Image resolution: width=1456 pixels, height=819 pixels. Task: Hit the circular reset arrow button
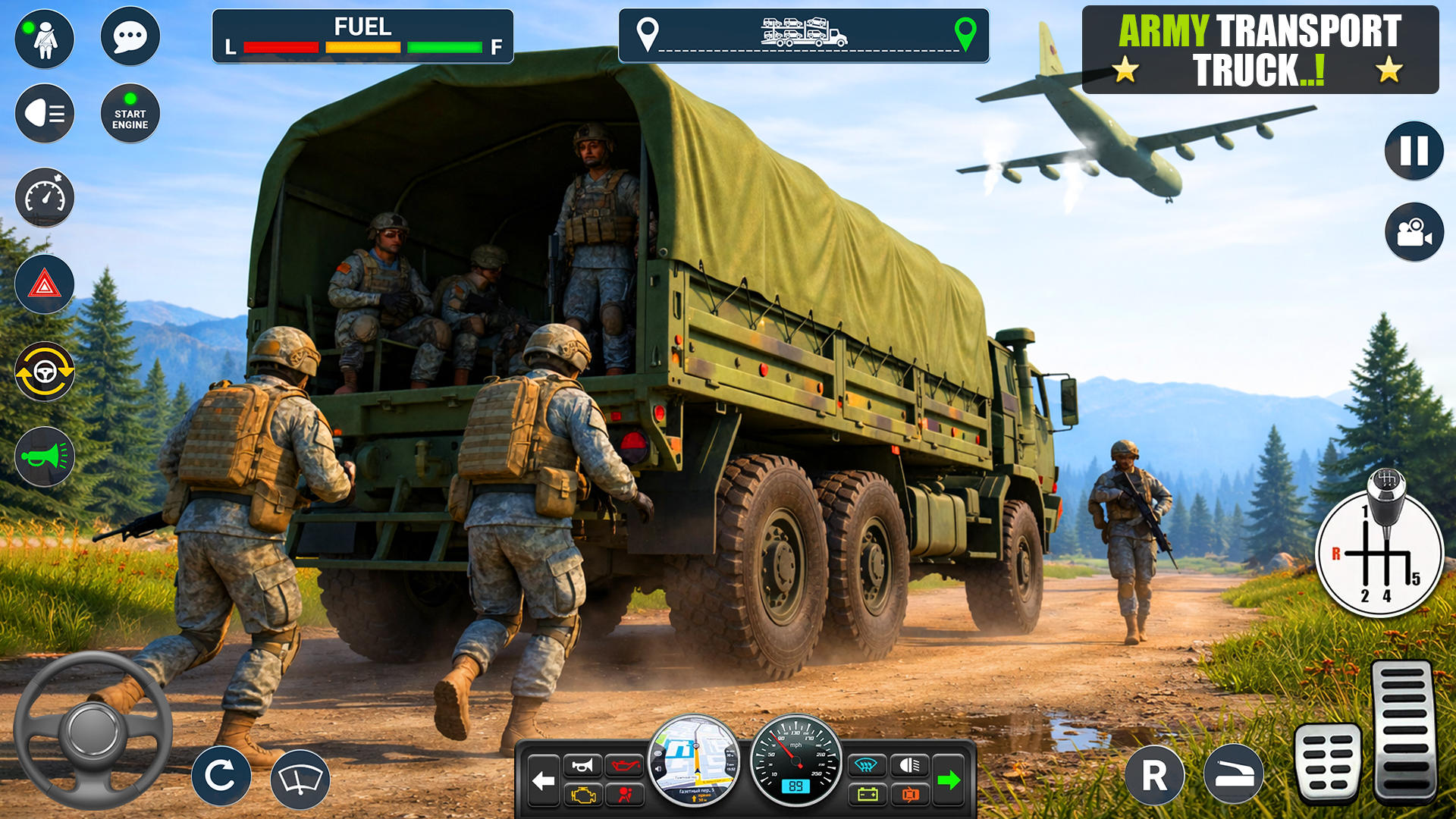pos(221,775)
